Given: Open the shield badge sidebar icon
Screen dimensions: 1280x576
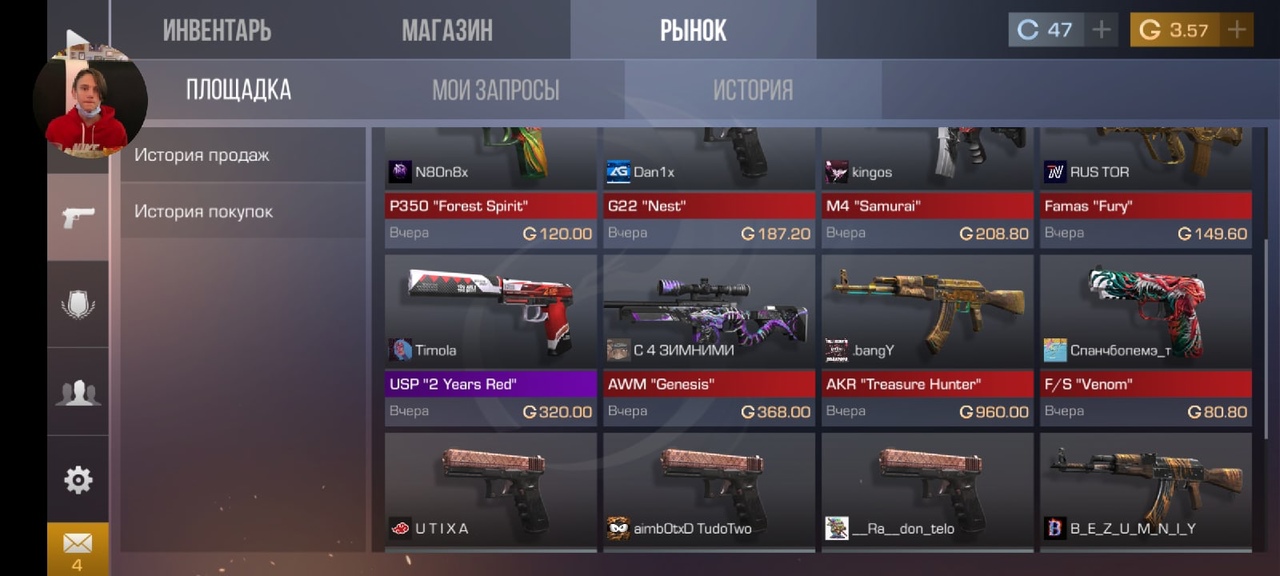Looking at the screenshot, I should coord(78,304).
